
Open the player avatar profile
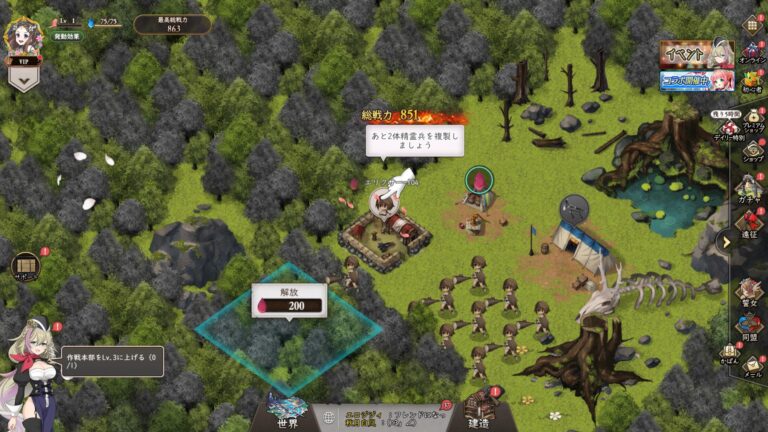tap(22, 37)
